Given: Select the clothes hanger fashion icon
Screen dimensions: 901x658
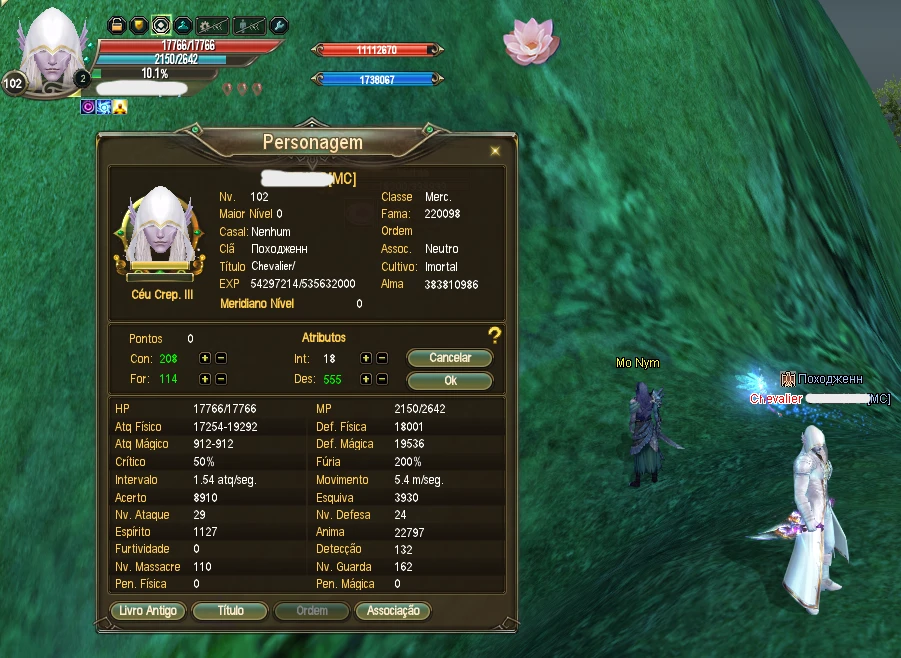Looking at the screenshot, I should 183,24.
